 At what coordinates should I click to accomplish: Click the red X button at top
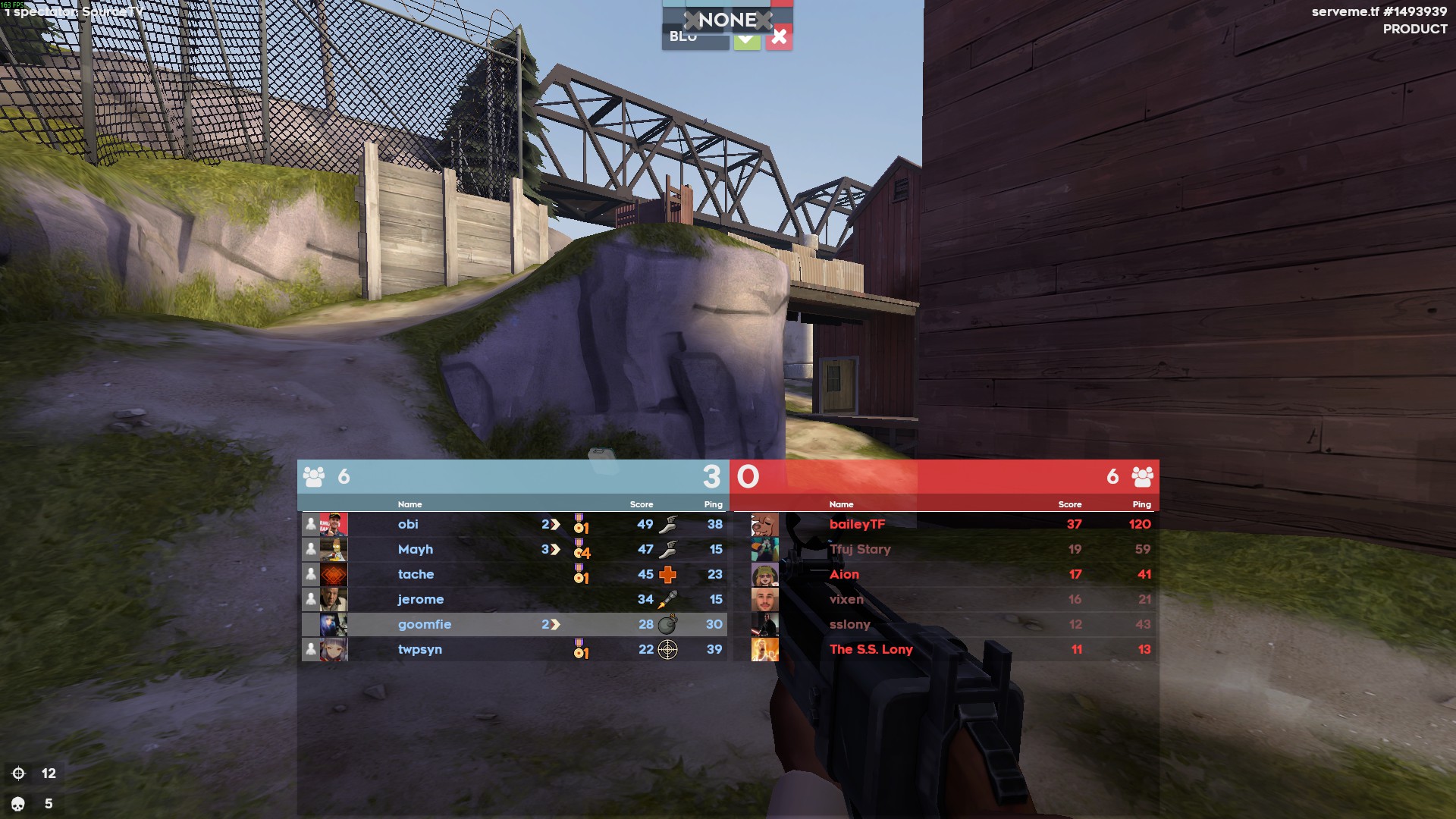tap(779, 37)
